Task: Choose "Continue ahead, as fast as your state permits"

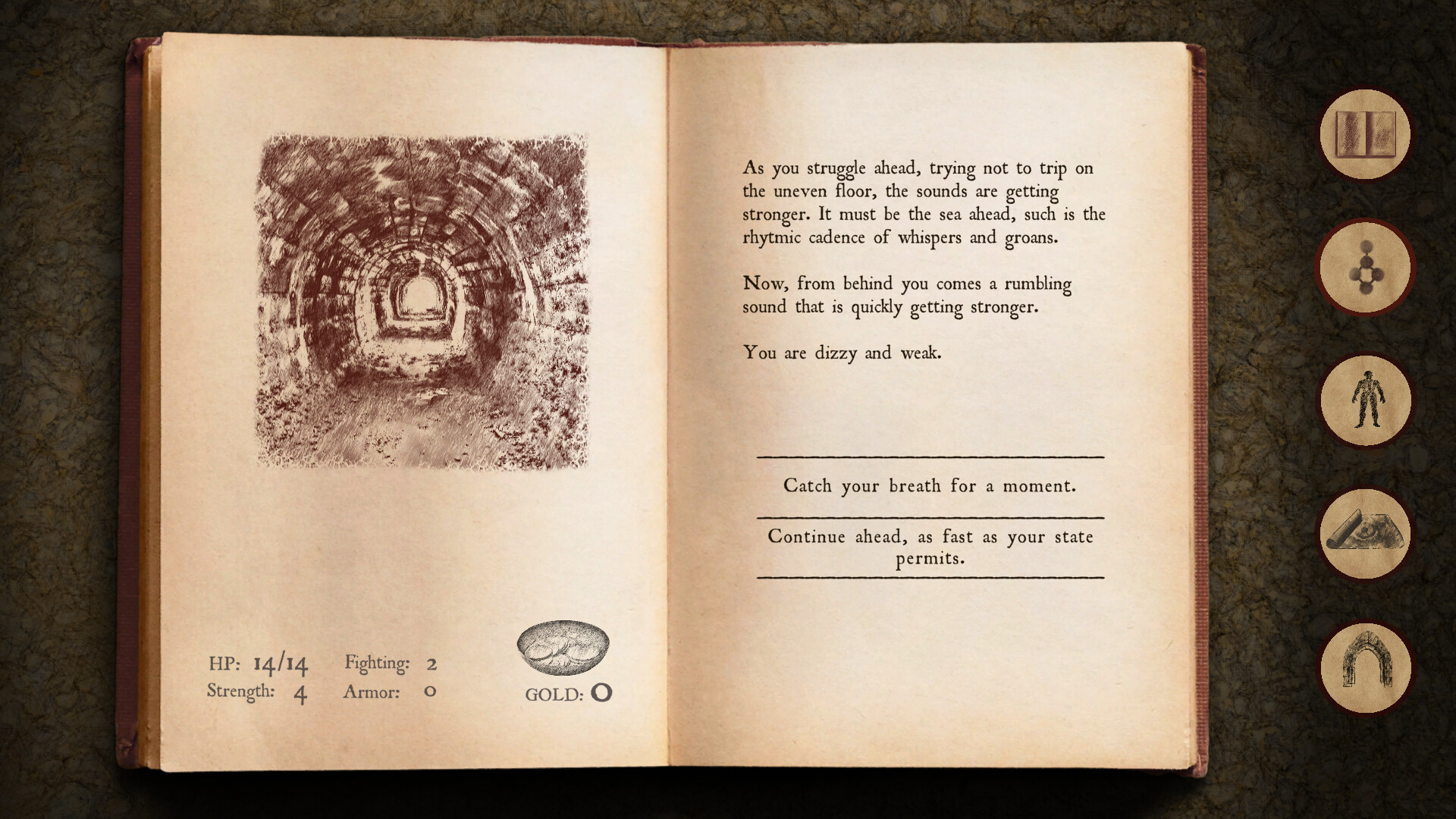Action: (x=930, y=547)
